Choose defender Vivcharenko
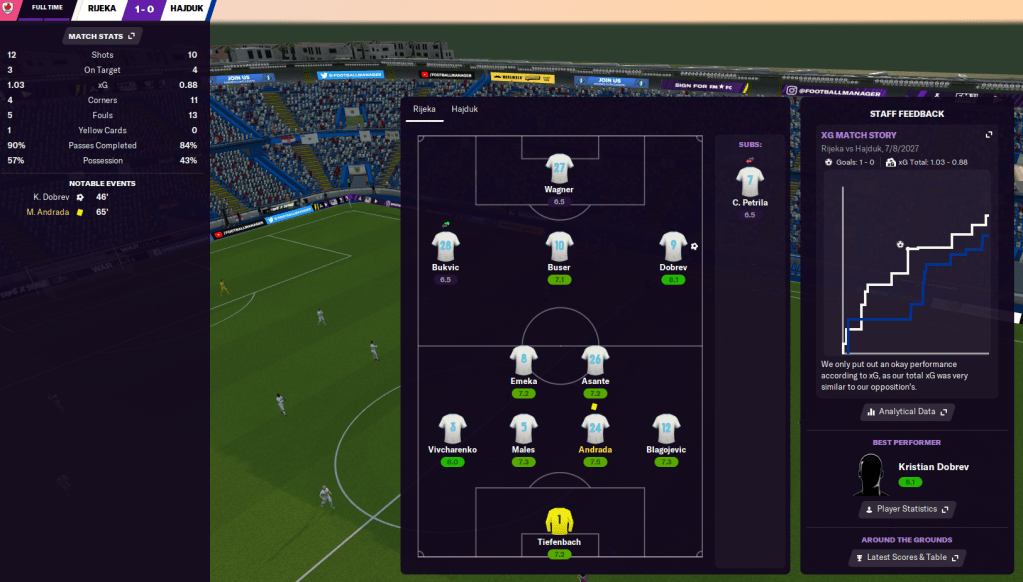 click(x=452, y=428)
